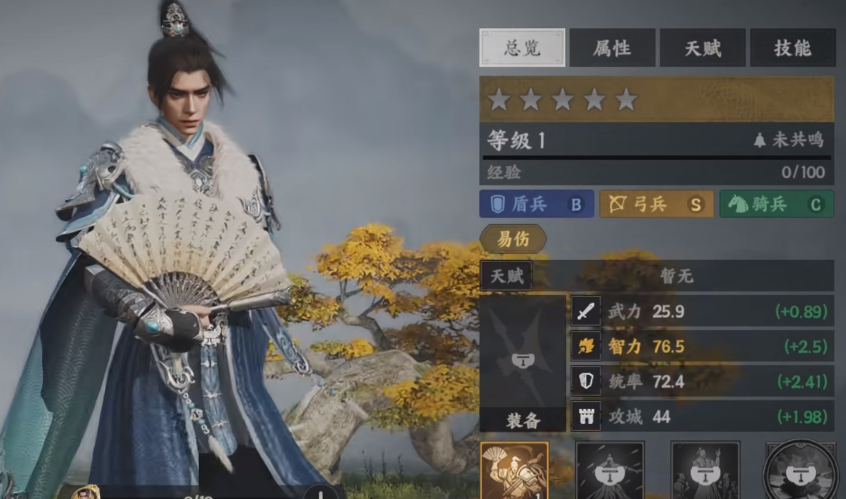Screen dimensions: 846x499
Task: Choose the 弓兵 archer troop badge
Action: tap(656, 204)
